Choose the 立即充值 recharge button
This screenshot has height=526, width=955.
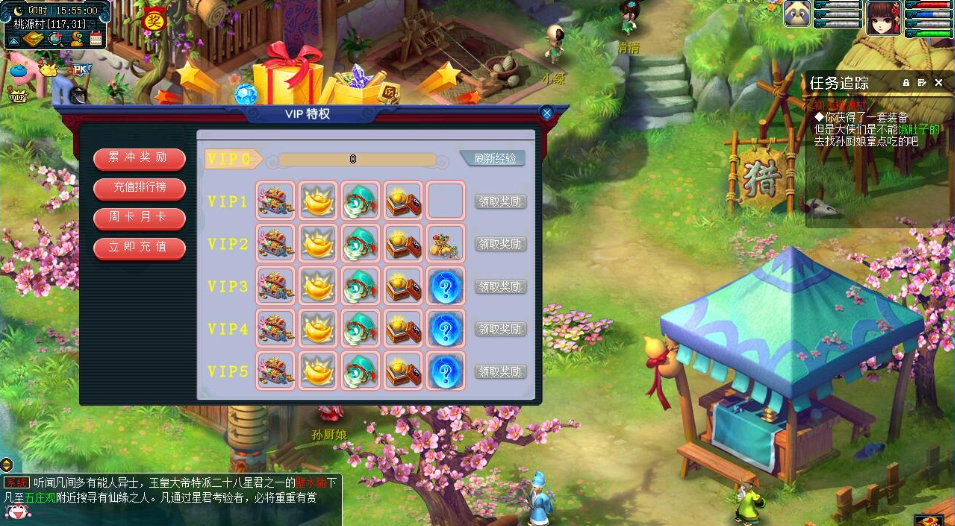coord(139,246)
